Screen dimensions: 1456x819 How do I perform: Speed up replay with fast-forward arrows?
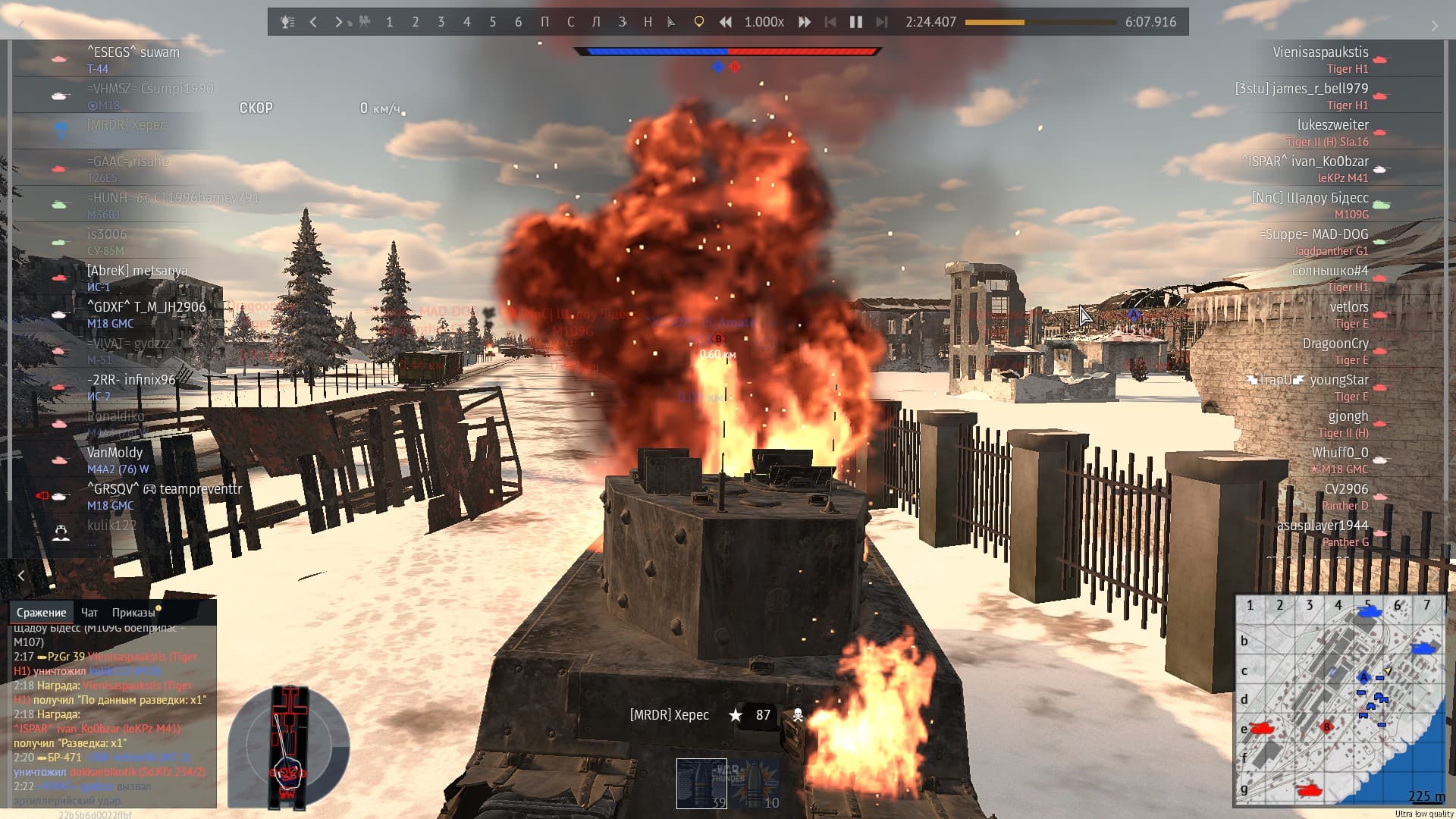[805, 22]
